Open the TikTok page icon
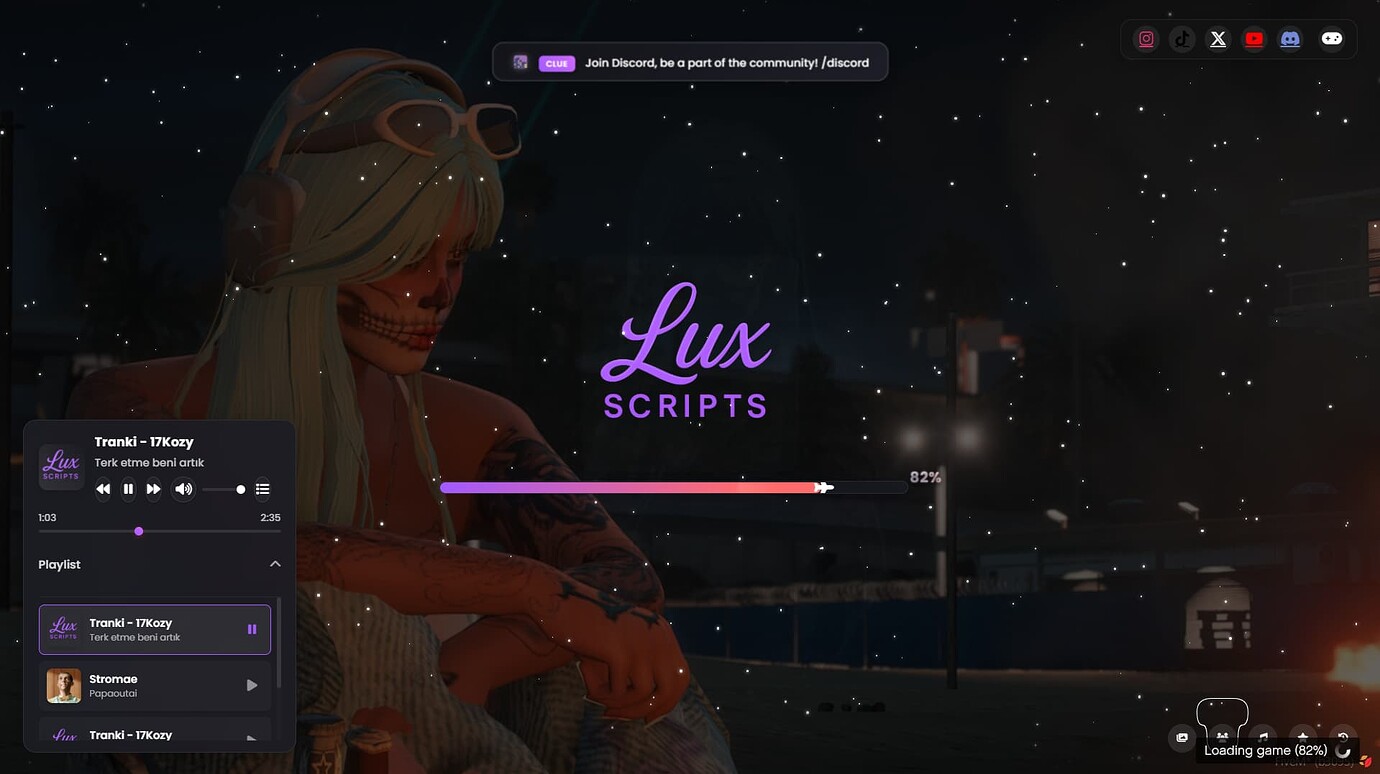Screen dimensions: 1380x774 pos(1182,38)
